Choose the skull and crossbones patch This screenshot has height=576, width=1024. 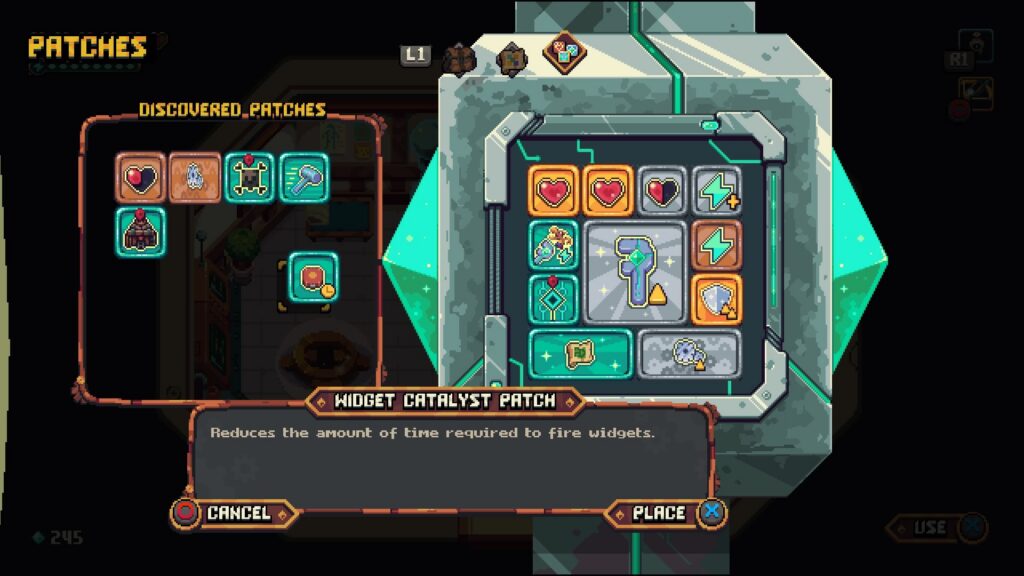pos(249,178)
